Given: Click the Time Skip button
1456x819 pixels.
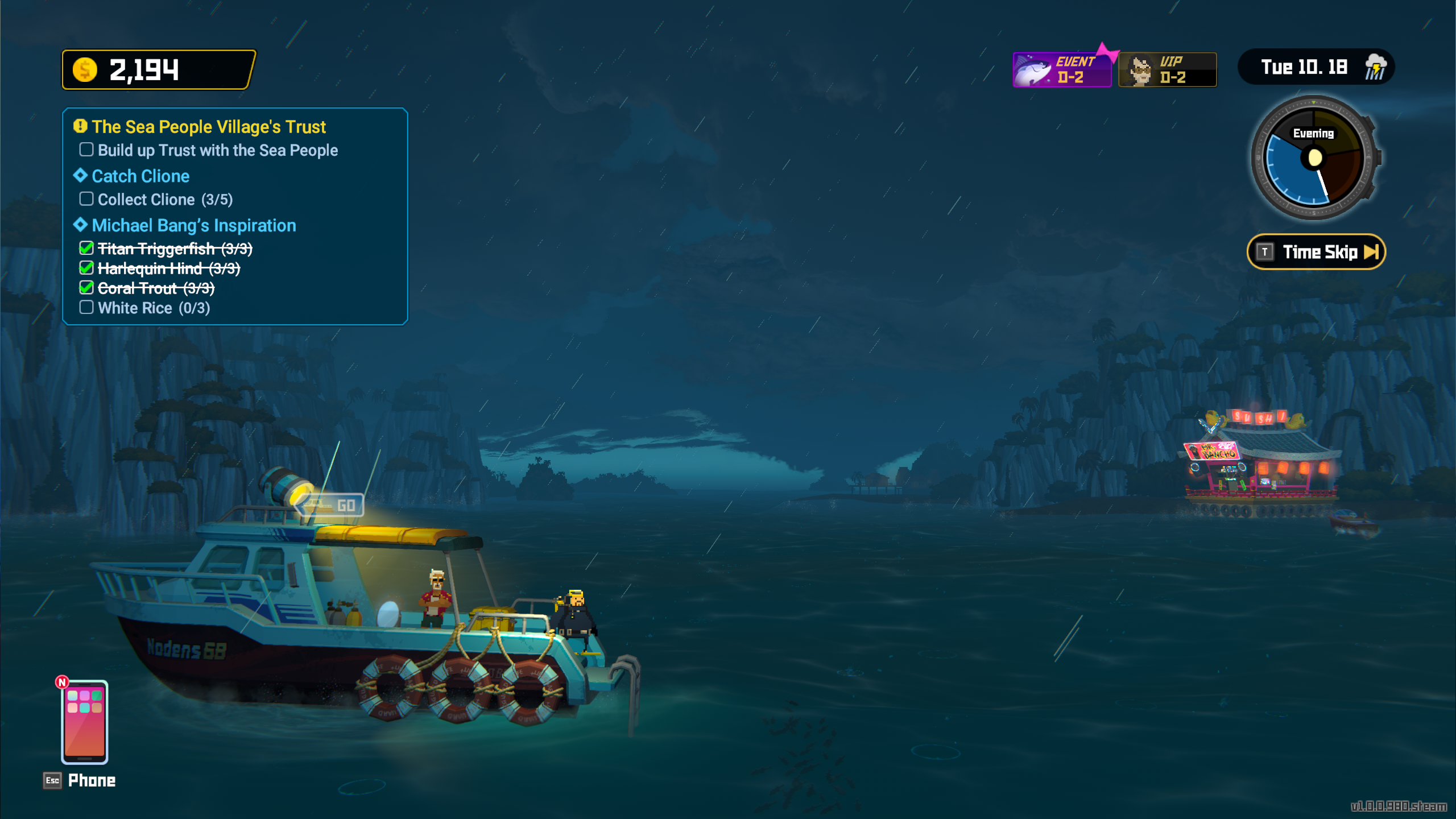Looking at the screenshot, I should (x=1316, y=252).
